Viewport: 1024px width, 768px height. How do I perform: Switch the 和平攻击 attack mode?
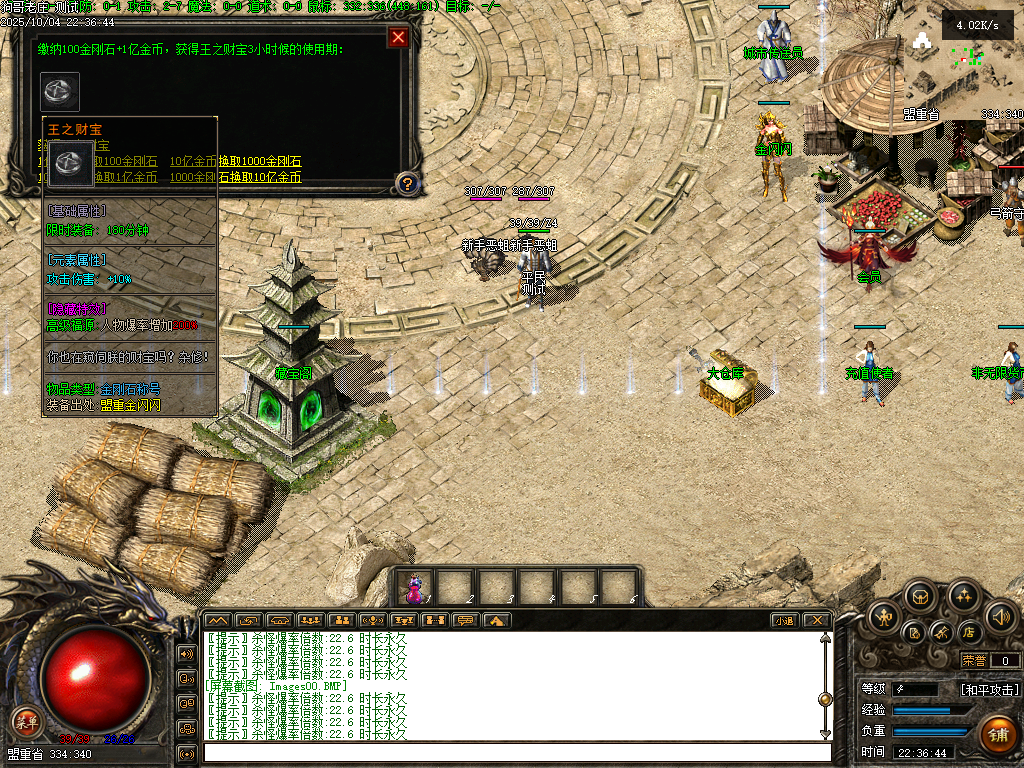tap(989, 690)
